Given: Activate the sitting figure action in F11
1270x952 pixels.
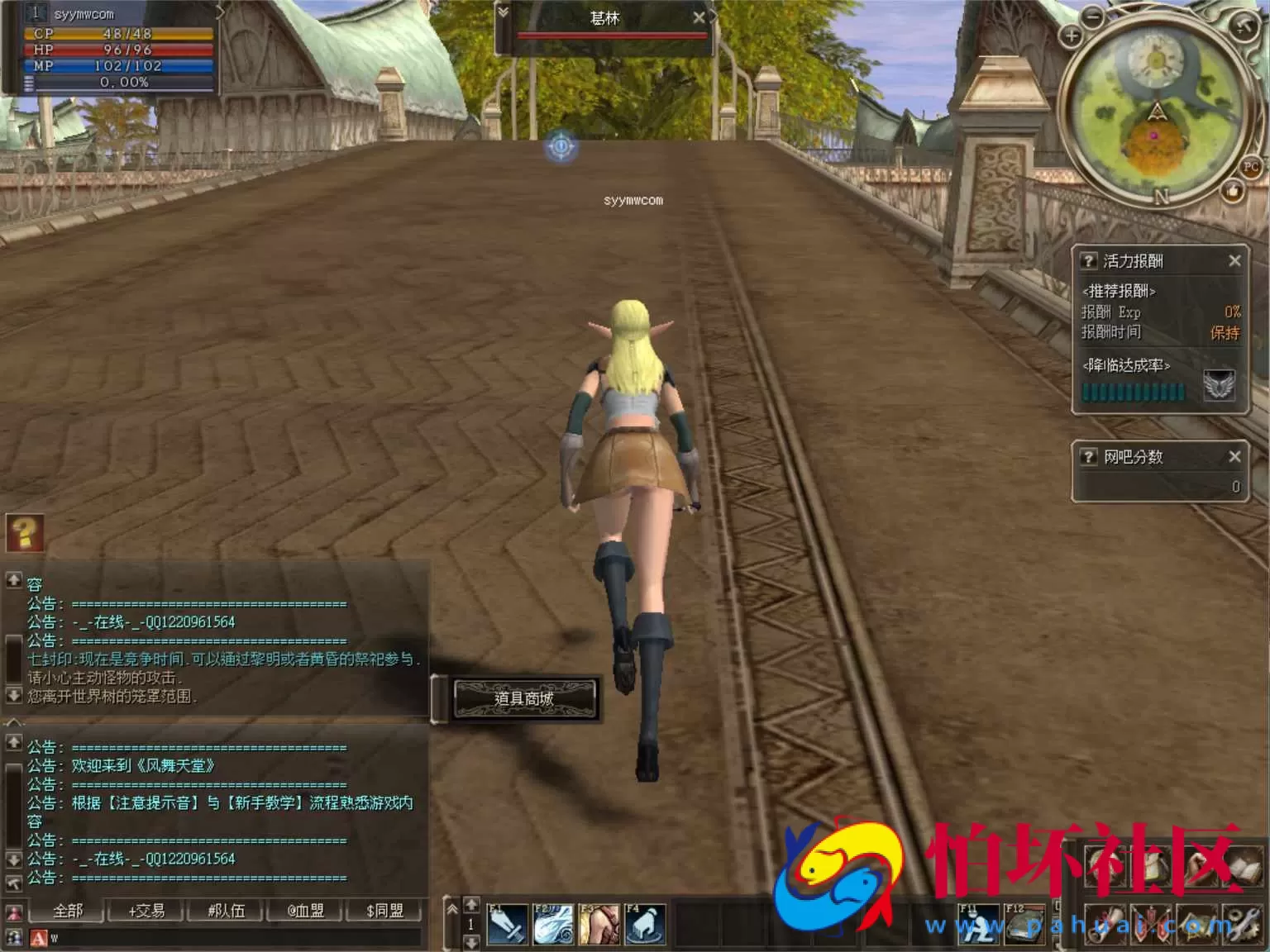Looking at the screenshot, I should (978, 925).
